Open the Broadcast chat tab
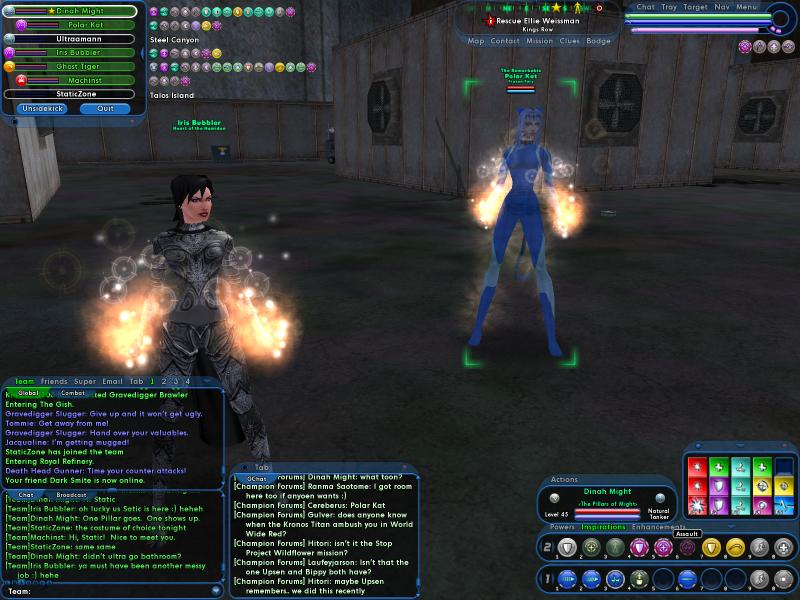The height and width of the screenshot is (600, 800). [71, 495]
